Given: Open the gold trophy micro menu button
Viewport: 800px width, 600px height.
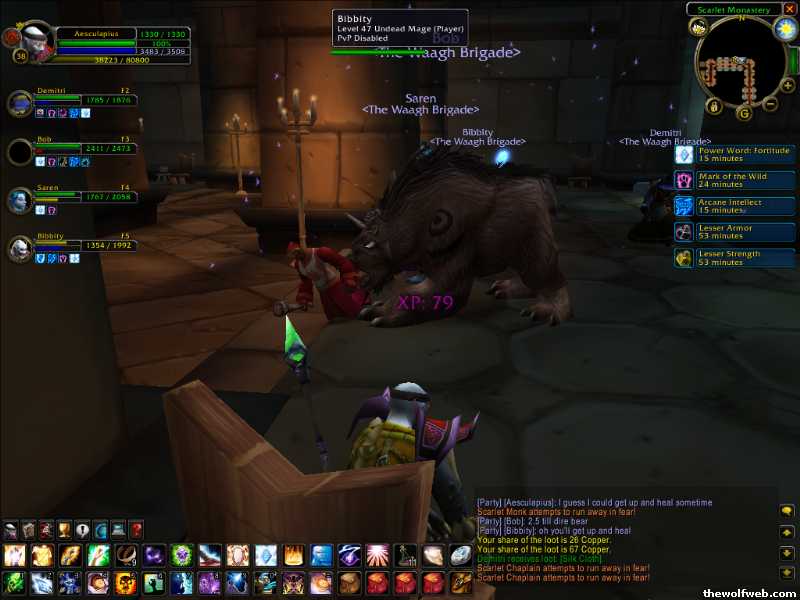Looking at the screenshot, I should click(65, 529).
